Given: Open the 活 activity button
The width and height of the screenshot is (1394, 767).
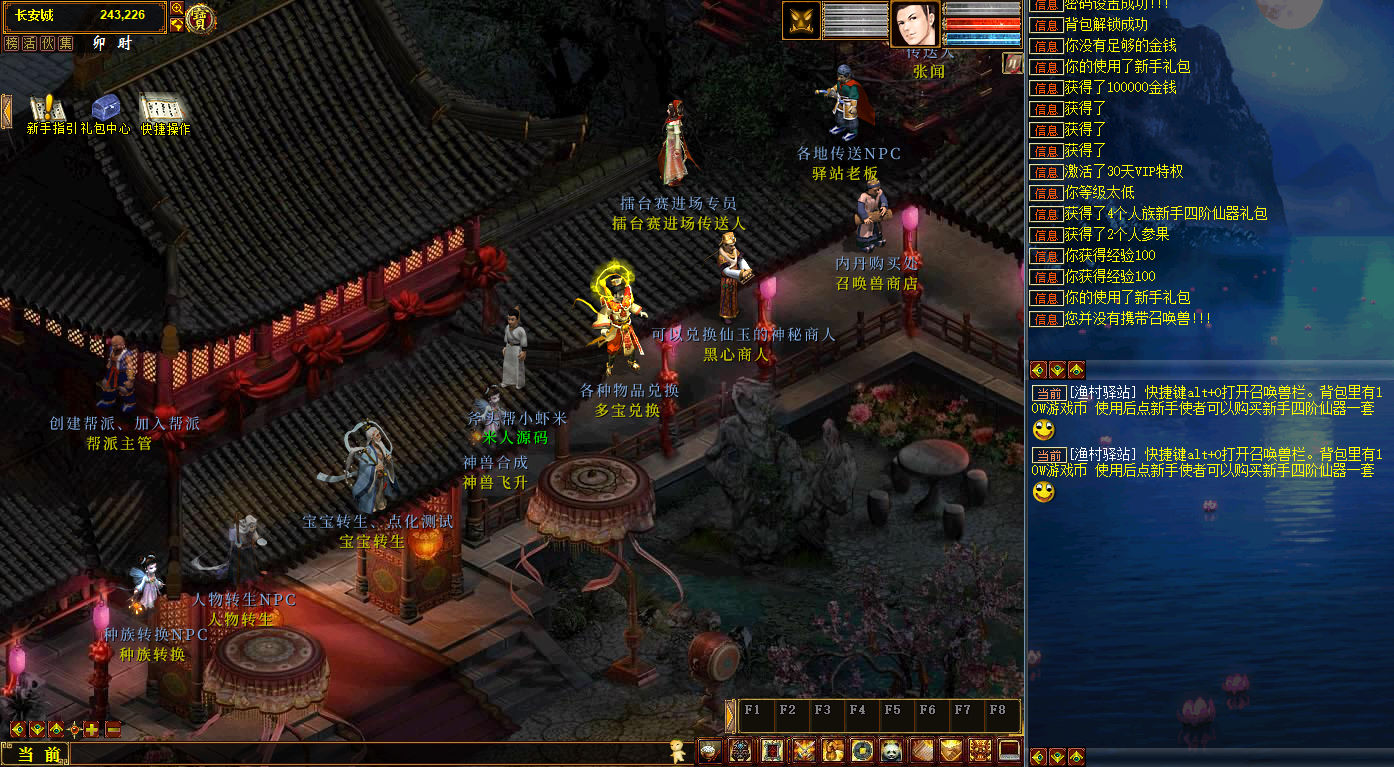Looking at the screenshot, I should [30, 43].
